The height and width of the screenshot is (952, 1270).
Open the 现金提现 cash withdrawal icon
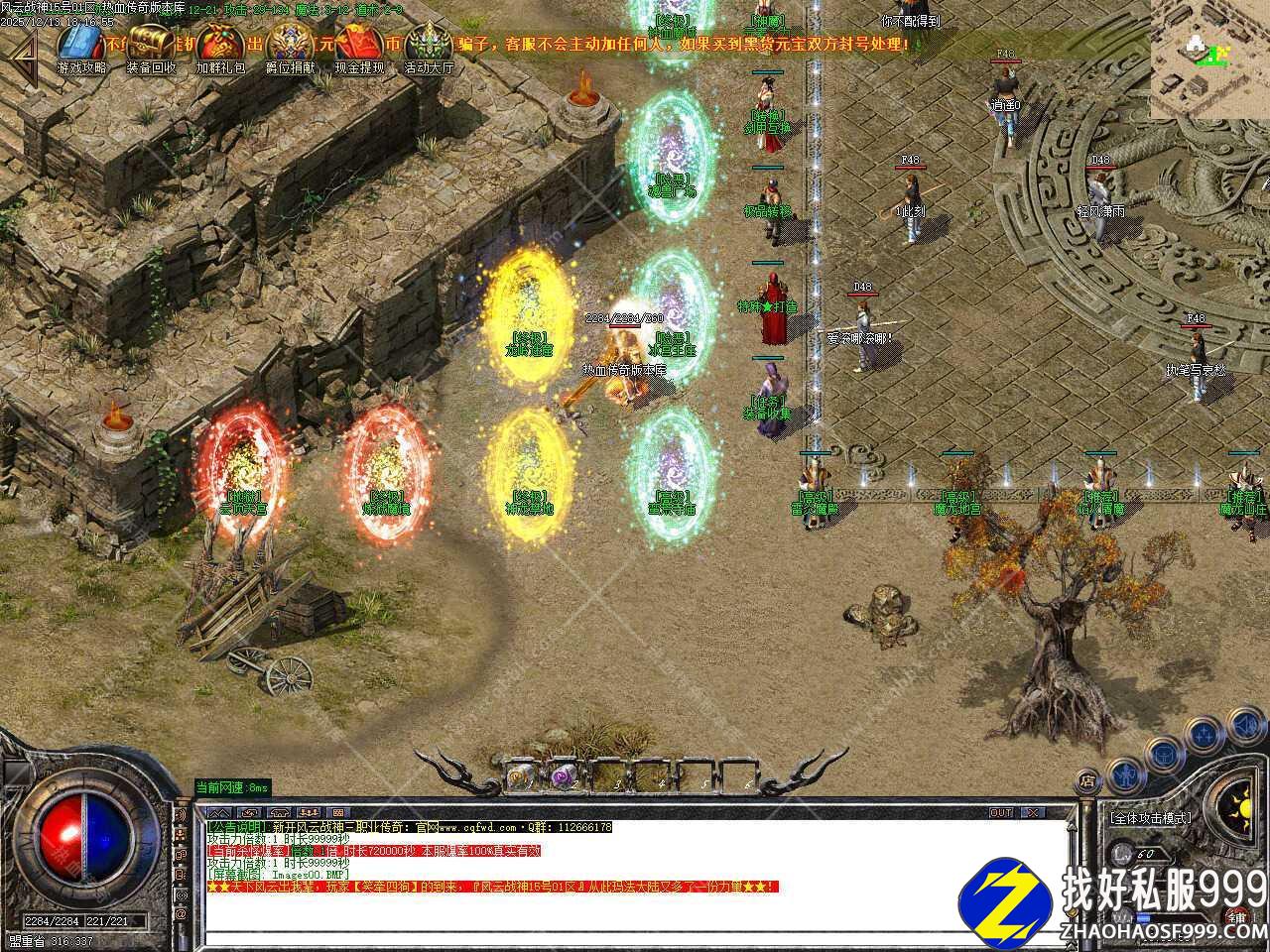[359, 46]
